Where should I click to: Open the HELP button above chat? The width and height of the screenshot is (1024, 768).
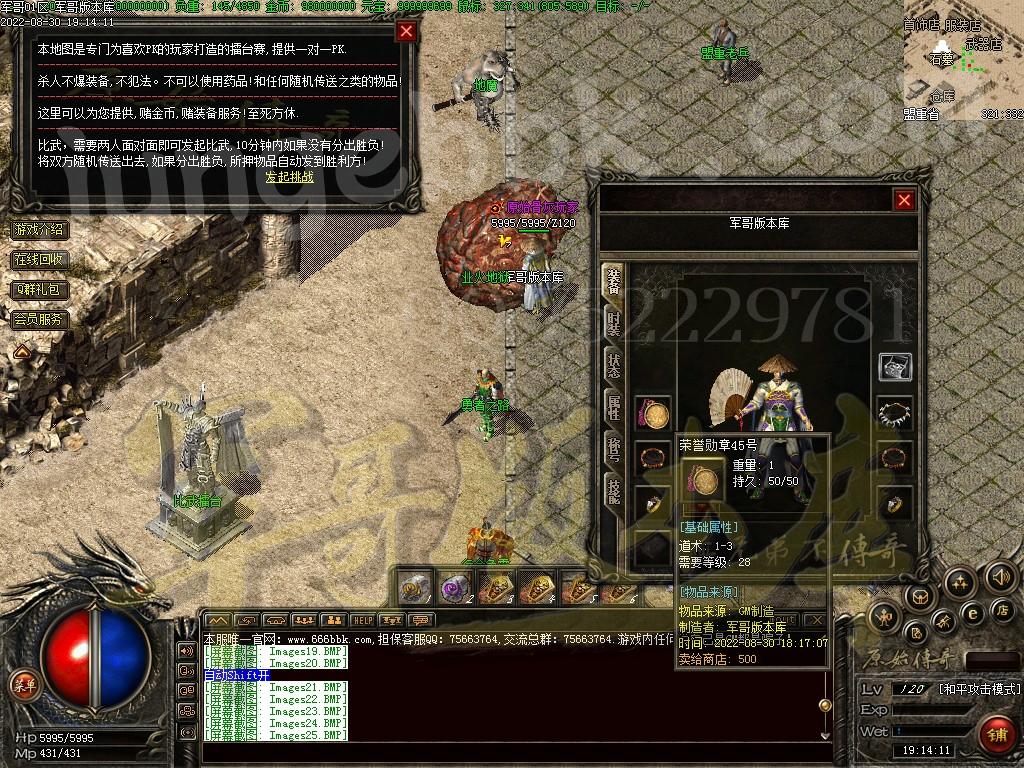[x=362, y=620]
